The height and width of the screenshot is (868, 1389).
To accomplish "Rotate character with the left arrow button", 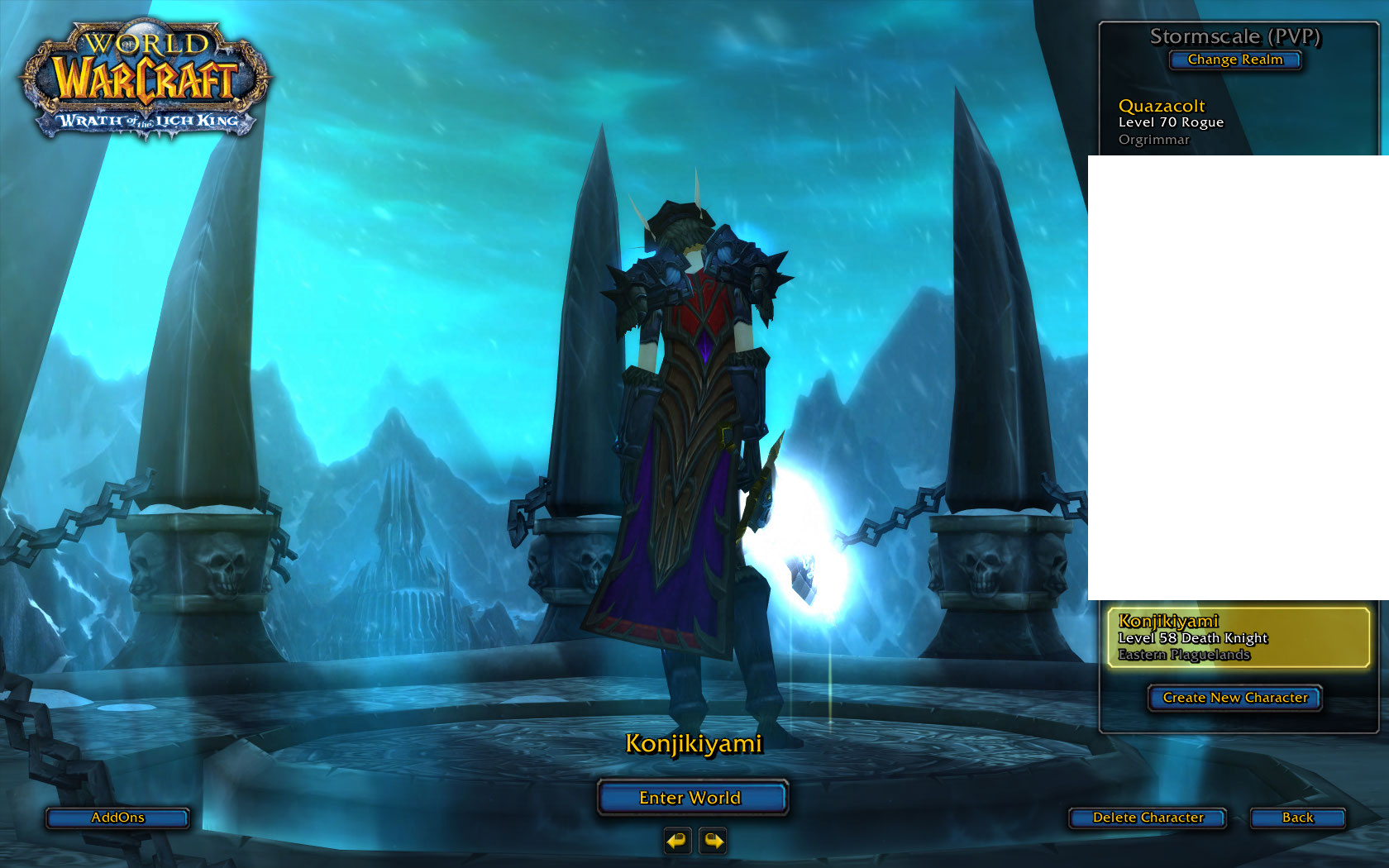I will [x=676, y=841].
